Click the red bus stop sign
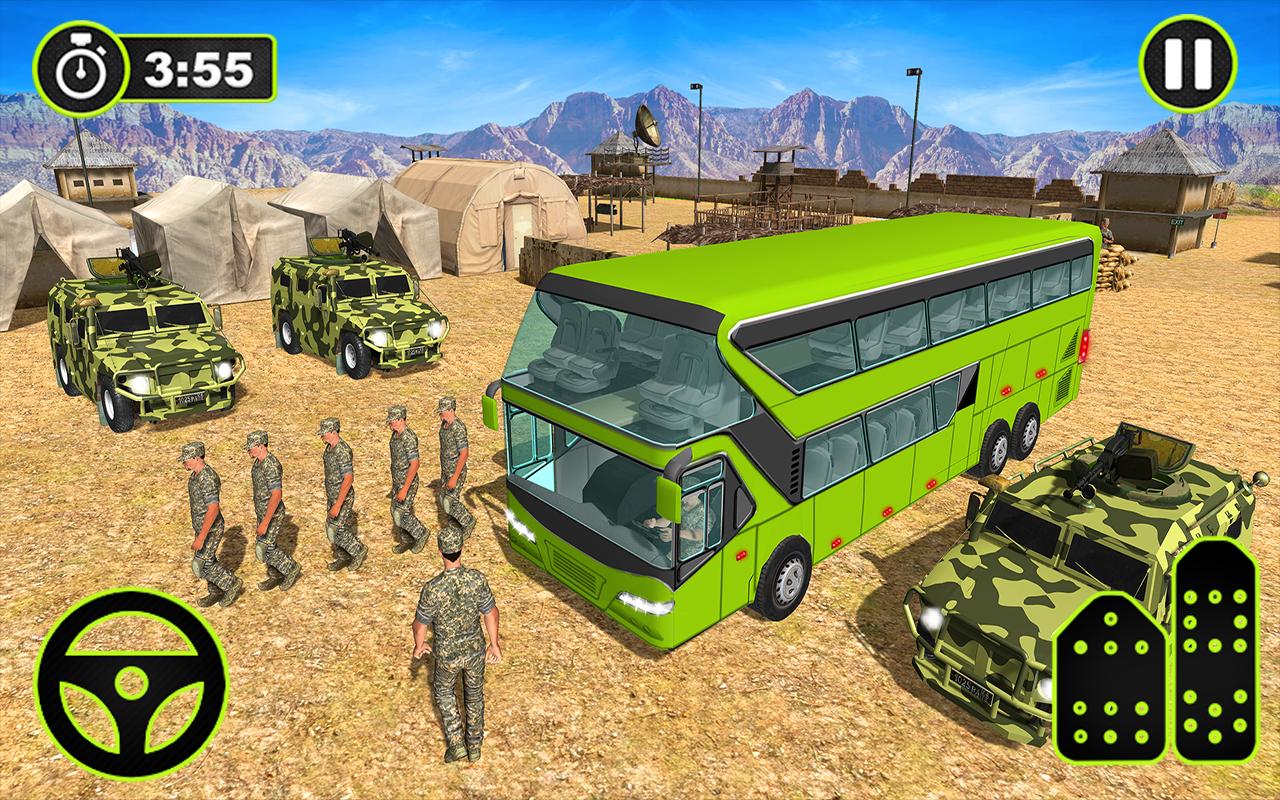 pos(1220,214)
